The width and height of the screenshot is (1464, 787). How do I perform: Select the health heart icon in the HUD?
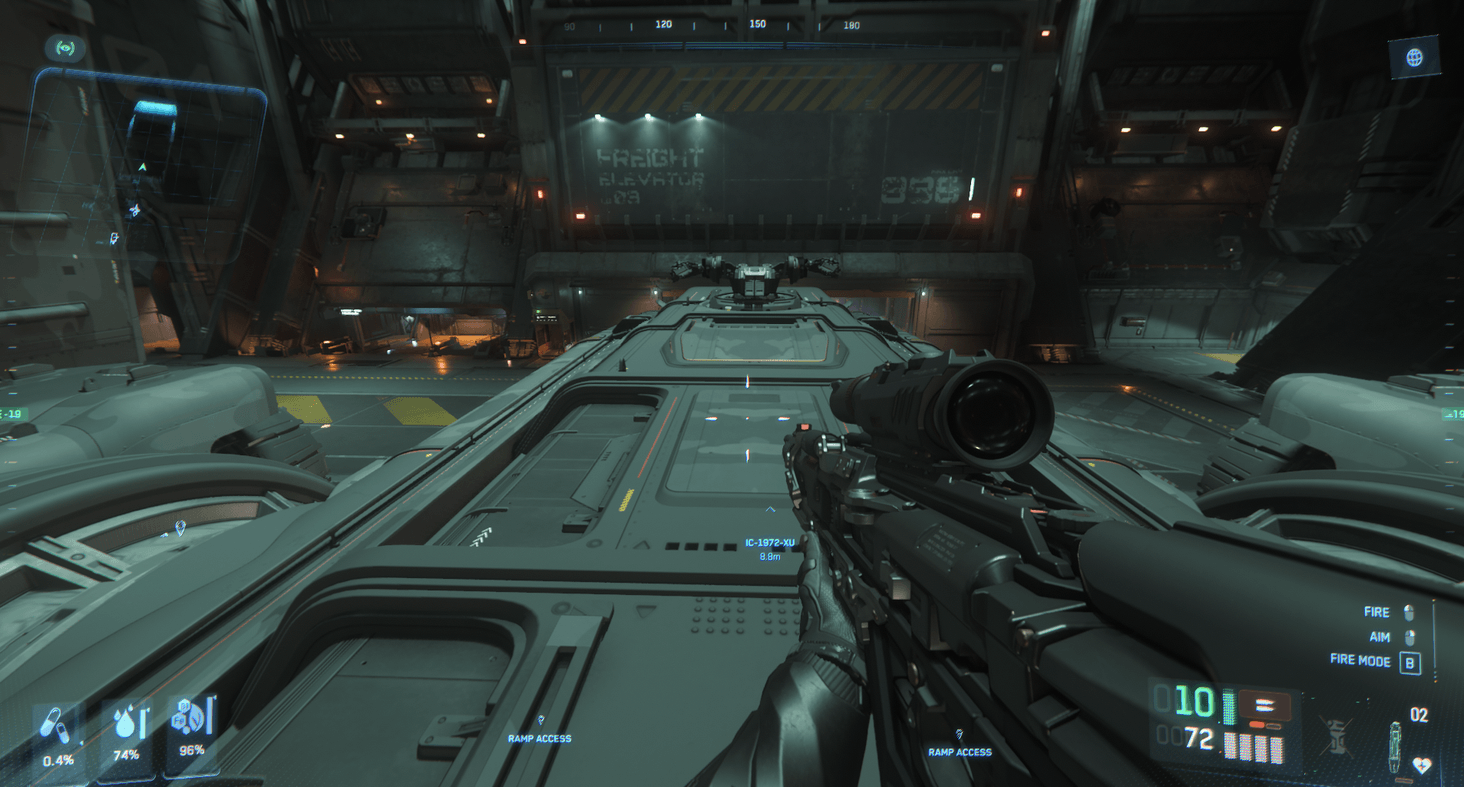pyautogui.click(x=1422, y=763)
